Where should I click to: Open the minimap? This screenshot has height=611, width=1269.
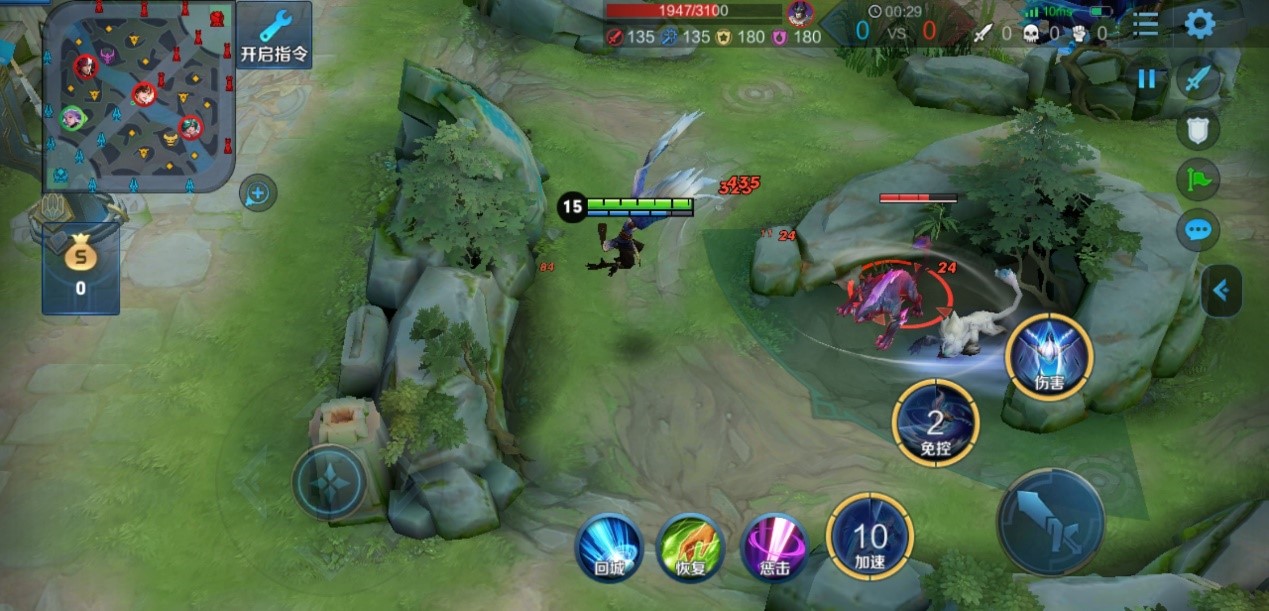pyautogui.click(x=139, y=97)
